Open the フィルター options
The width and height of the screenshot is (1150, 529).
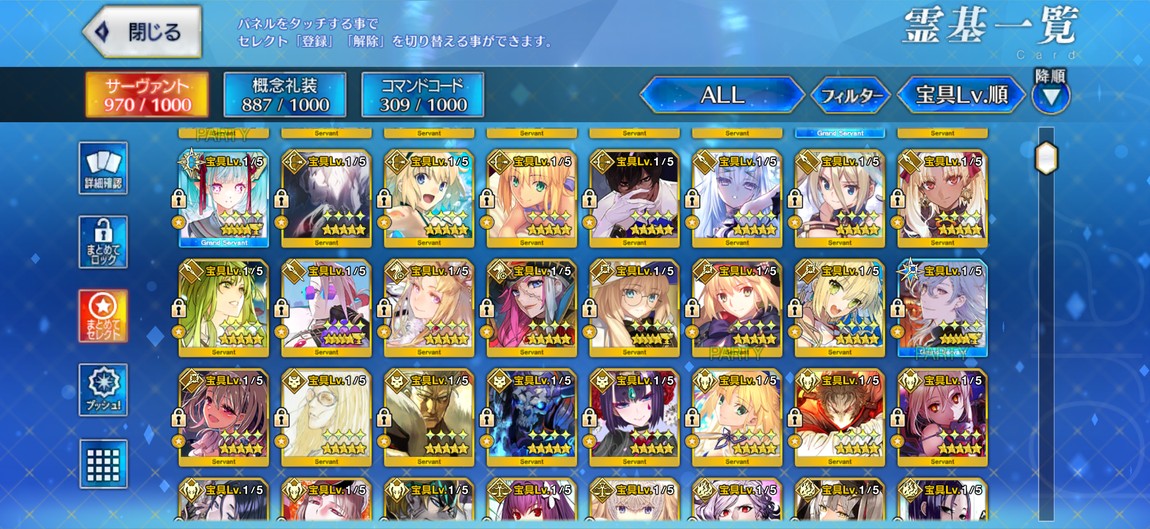pos(850,96)
